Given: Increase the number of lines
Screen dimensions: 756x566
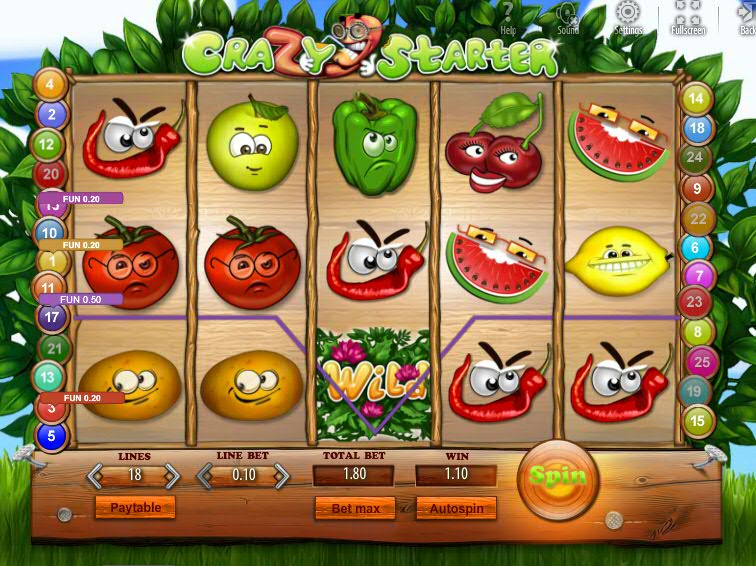Looking at the screenshot, I should pos(172,475).
